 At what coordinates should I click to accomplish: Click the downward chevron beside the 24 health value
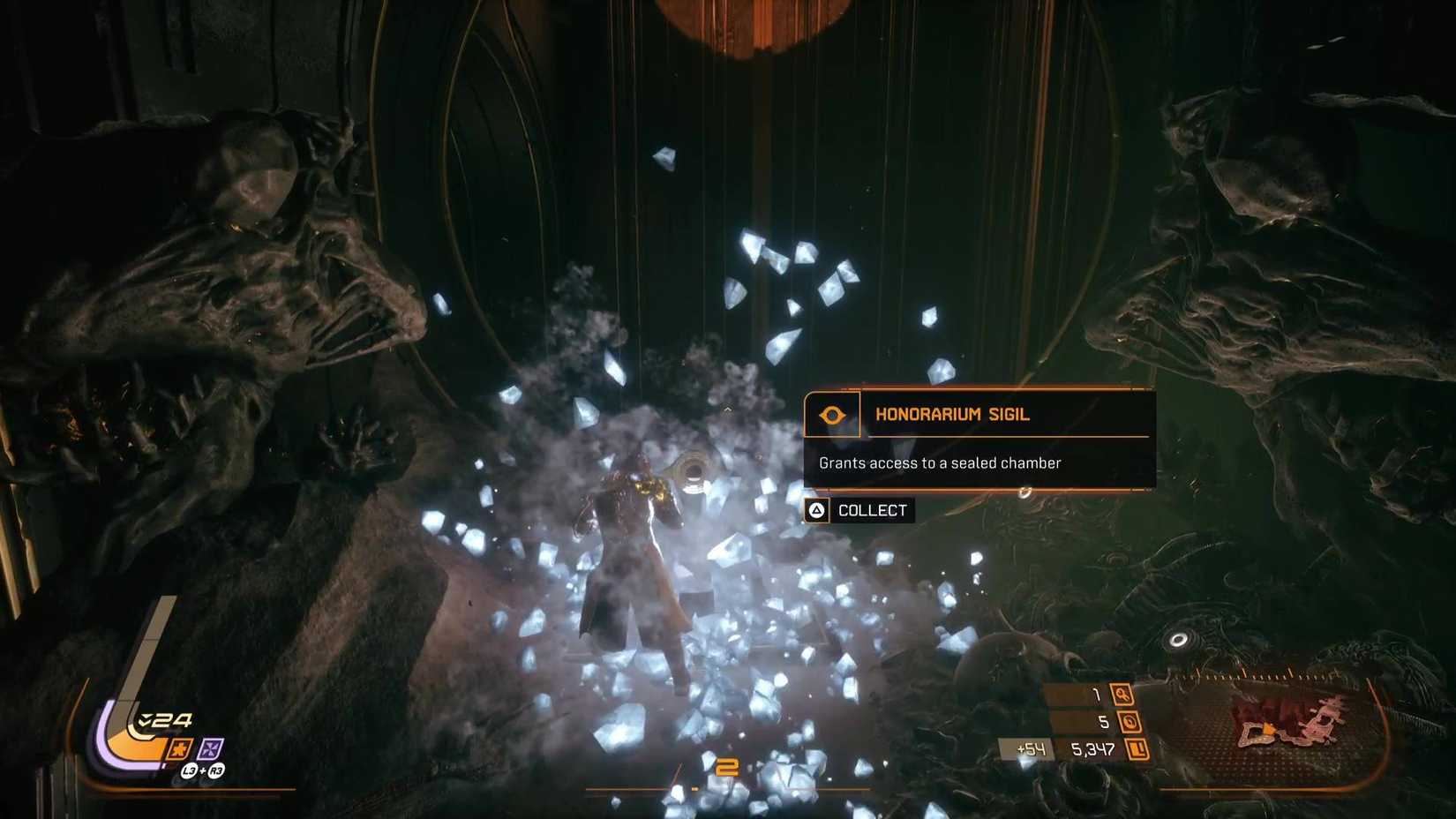[146, 719]
